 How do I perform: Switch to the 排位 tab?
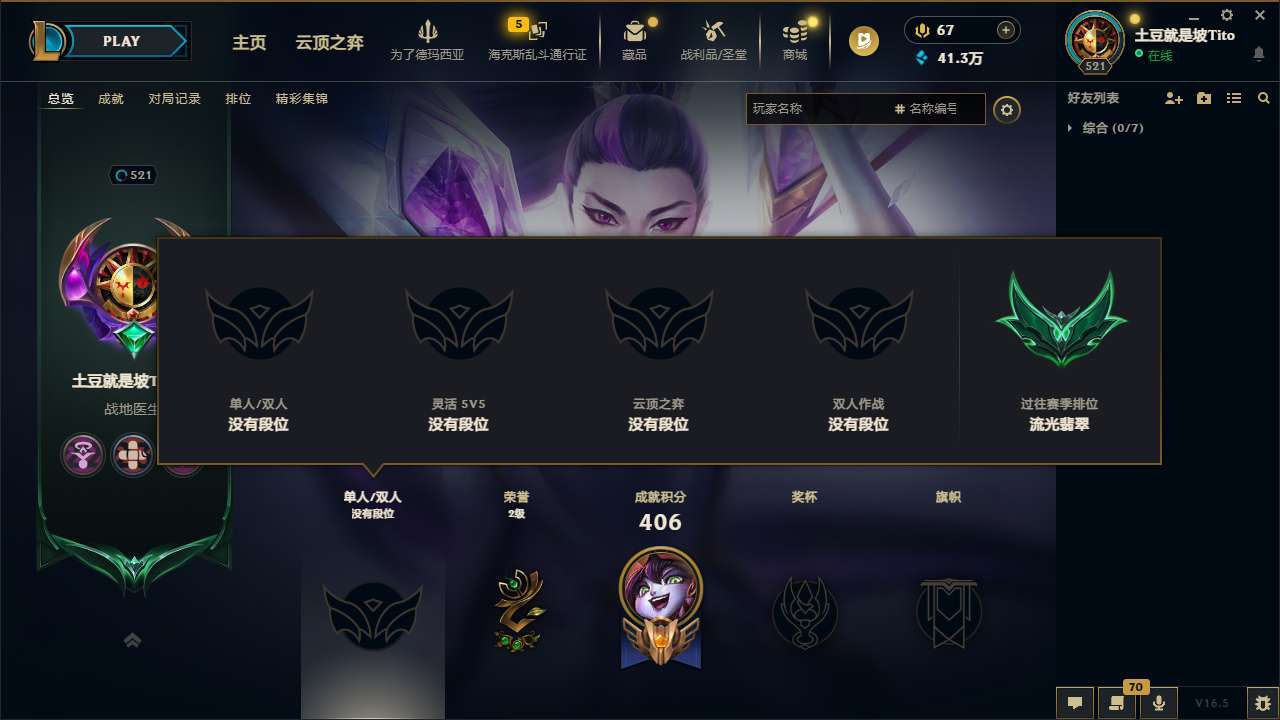[238, 99]
